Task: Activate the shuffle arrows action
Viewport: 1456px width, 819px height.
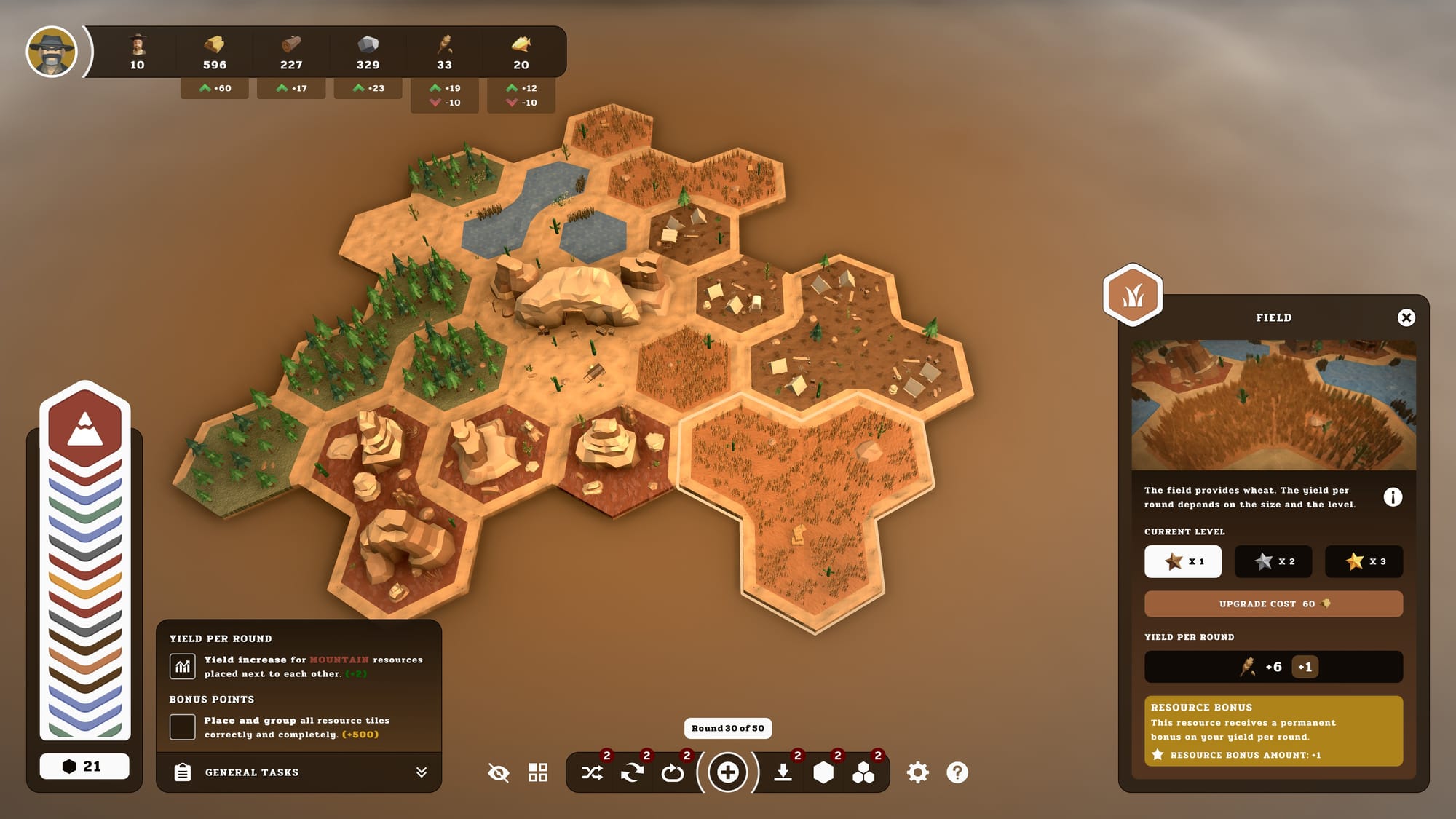Action: click(x=592, y=772)
